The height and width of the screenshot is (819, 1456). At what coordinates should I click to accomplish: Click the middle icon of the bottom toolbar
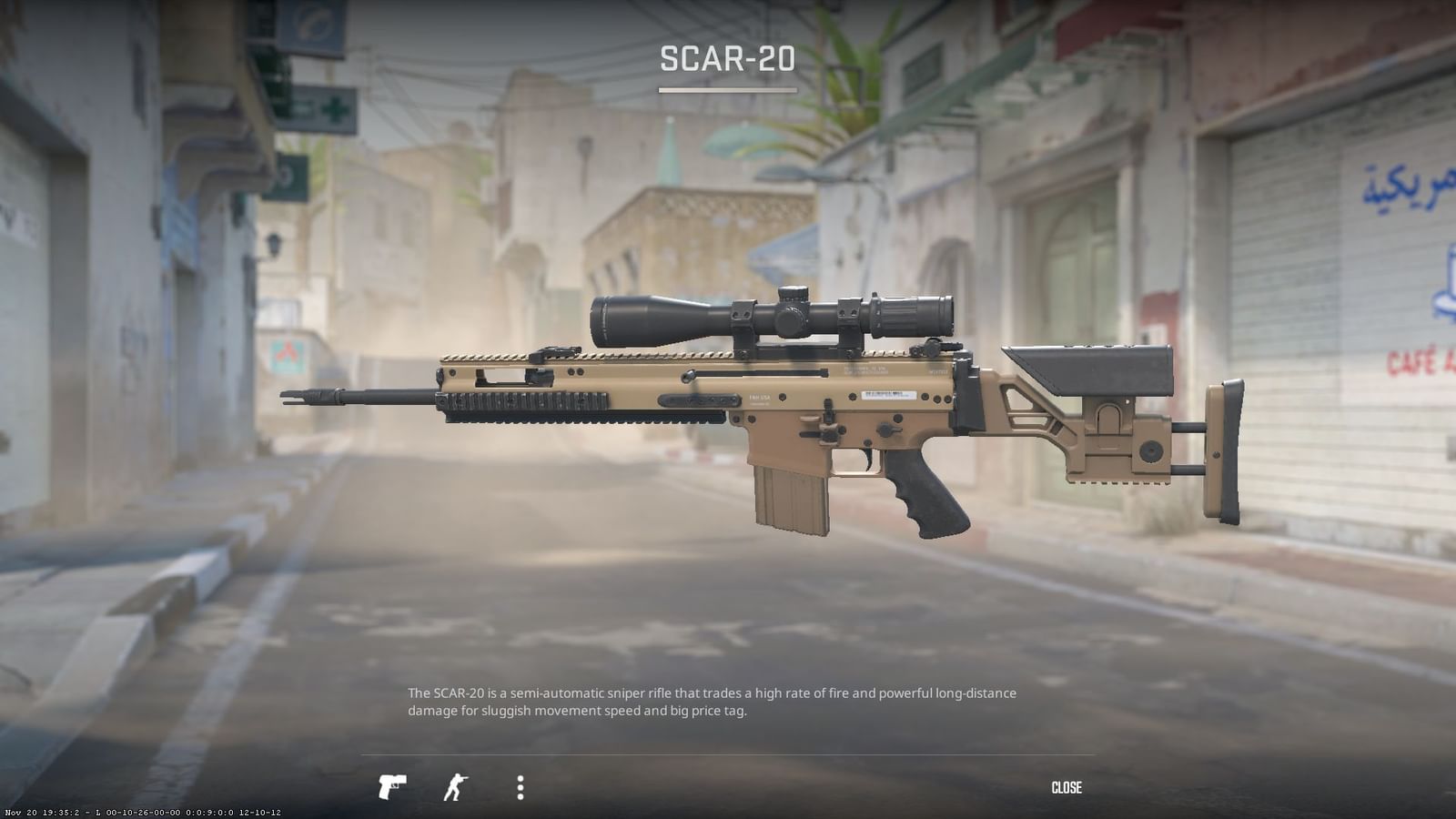(x=455, y=786)
